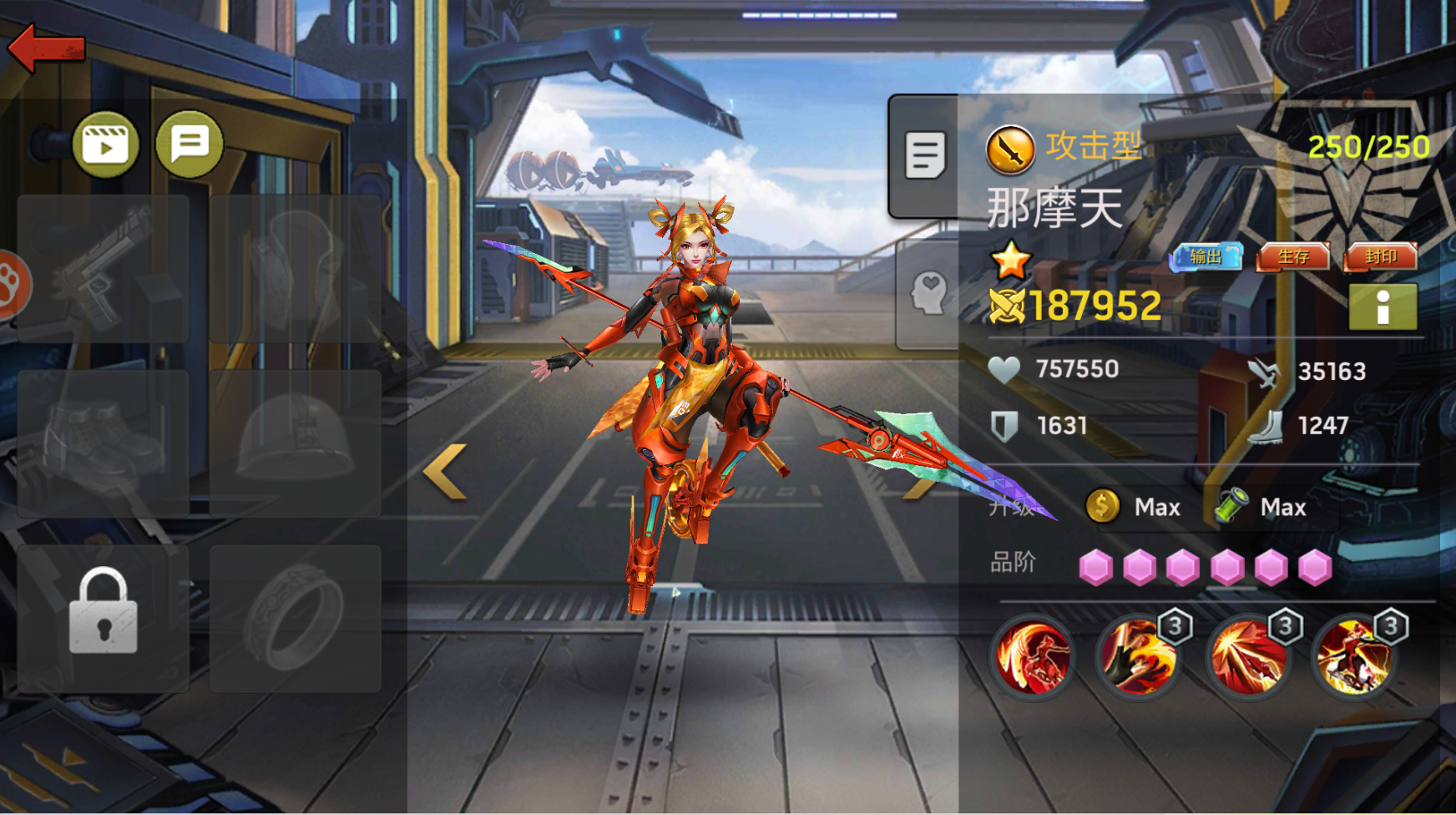1456x815 pixels.
Task: Click the locked padlock equipment slot
Action: click(x=104, y=619)
